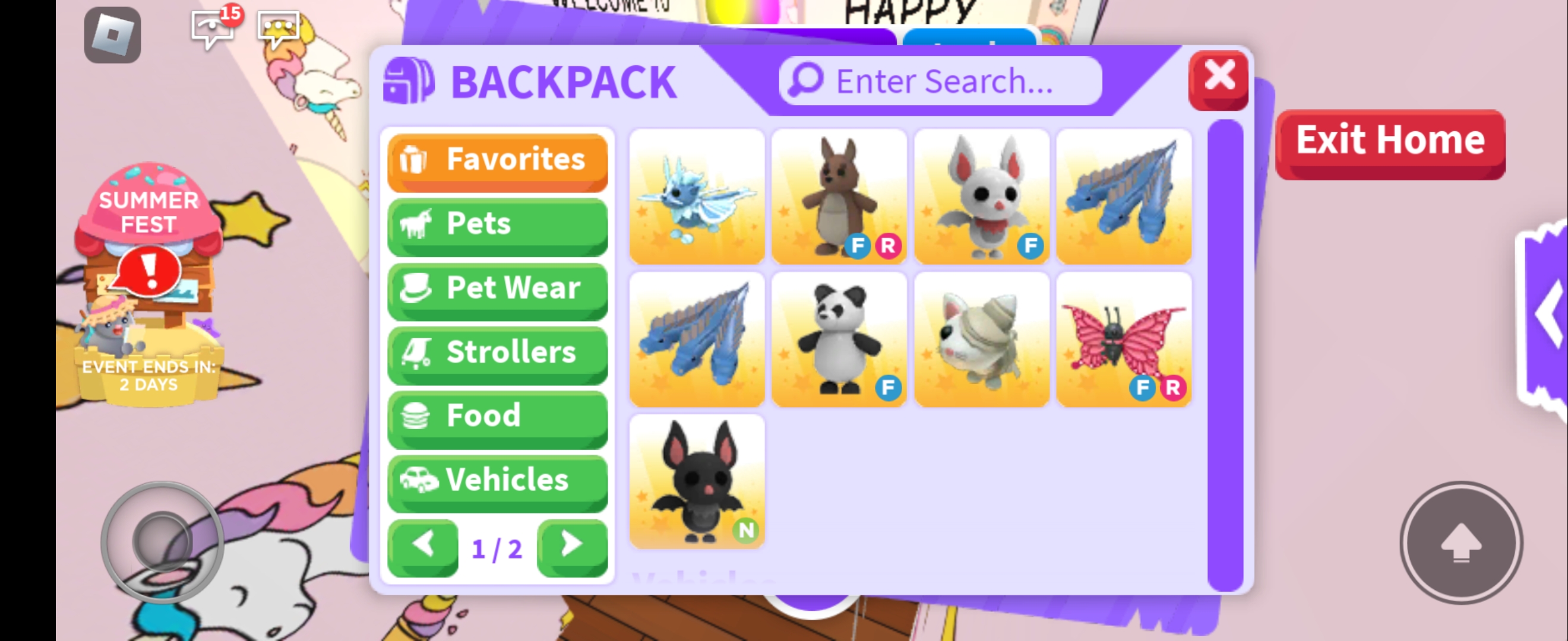
Task: Click the Exit Home button
Action: [x=1390, y=143]
